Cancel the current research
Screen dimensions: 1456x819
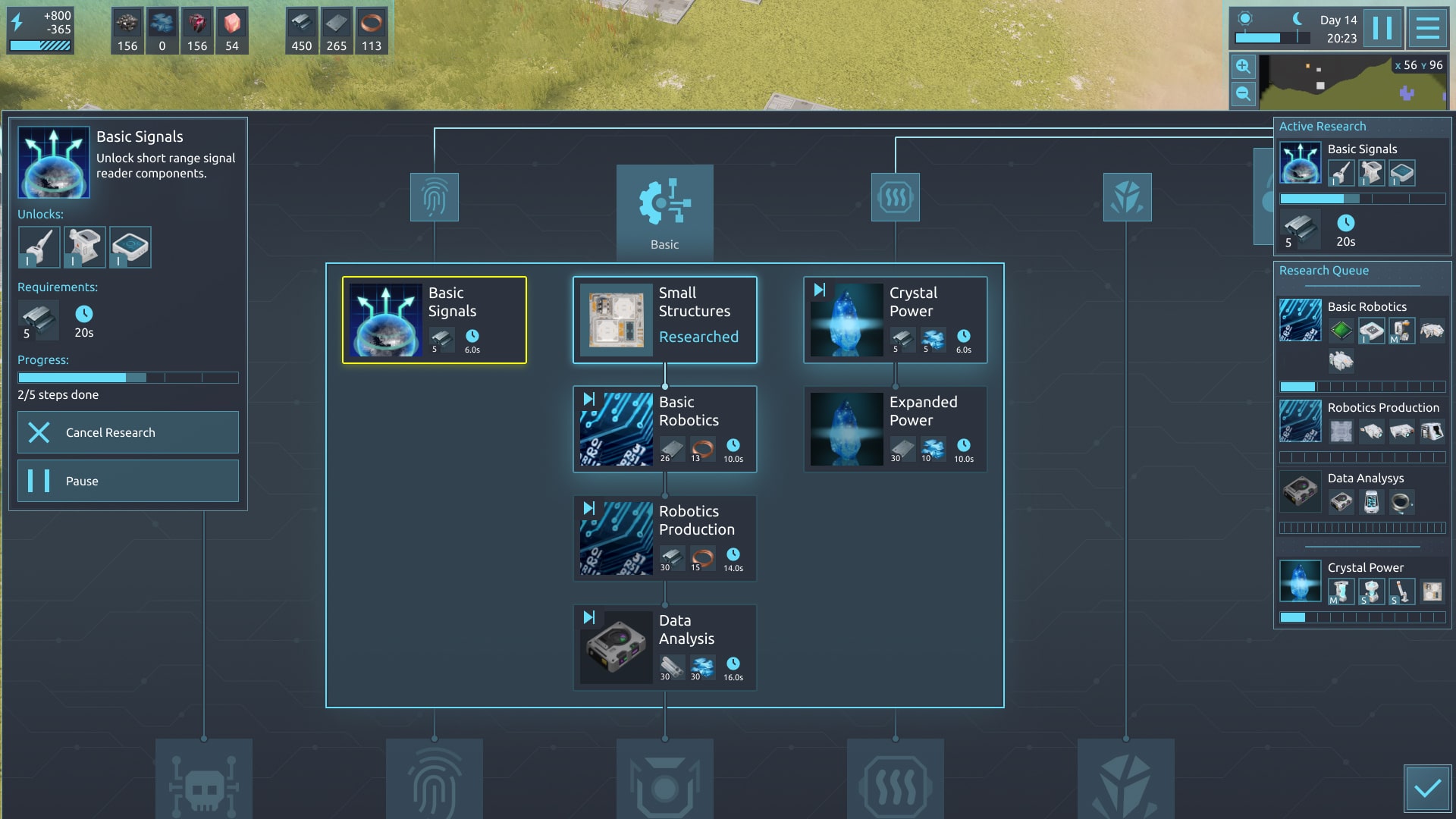tap(127, 432)
